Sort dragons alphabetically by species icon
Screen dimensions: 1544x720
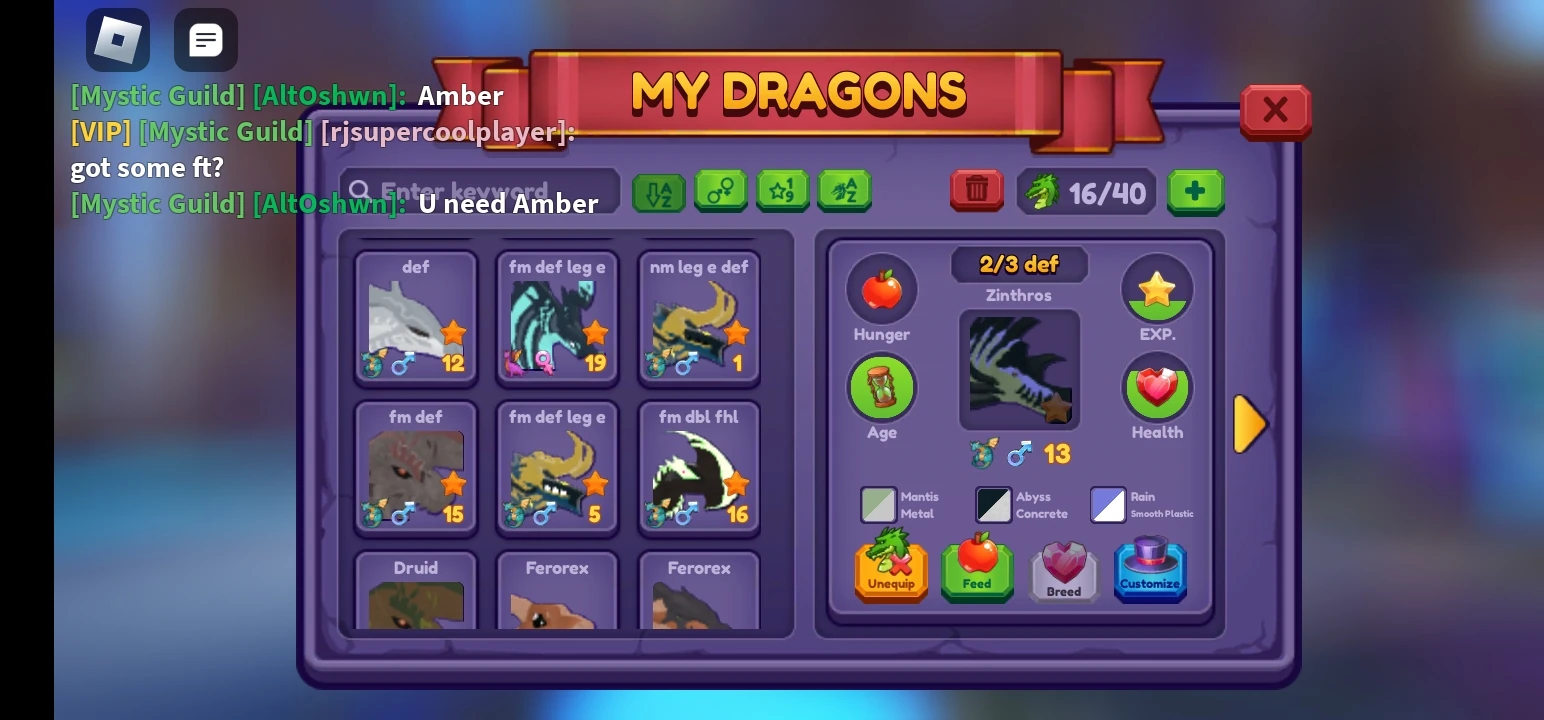[x=845, y=191]
